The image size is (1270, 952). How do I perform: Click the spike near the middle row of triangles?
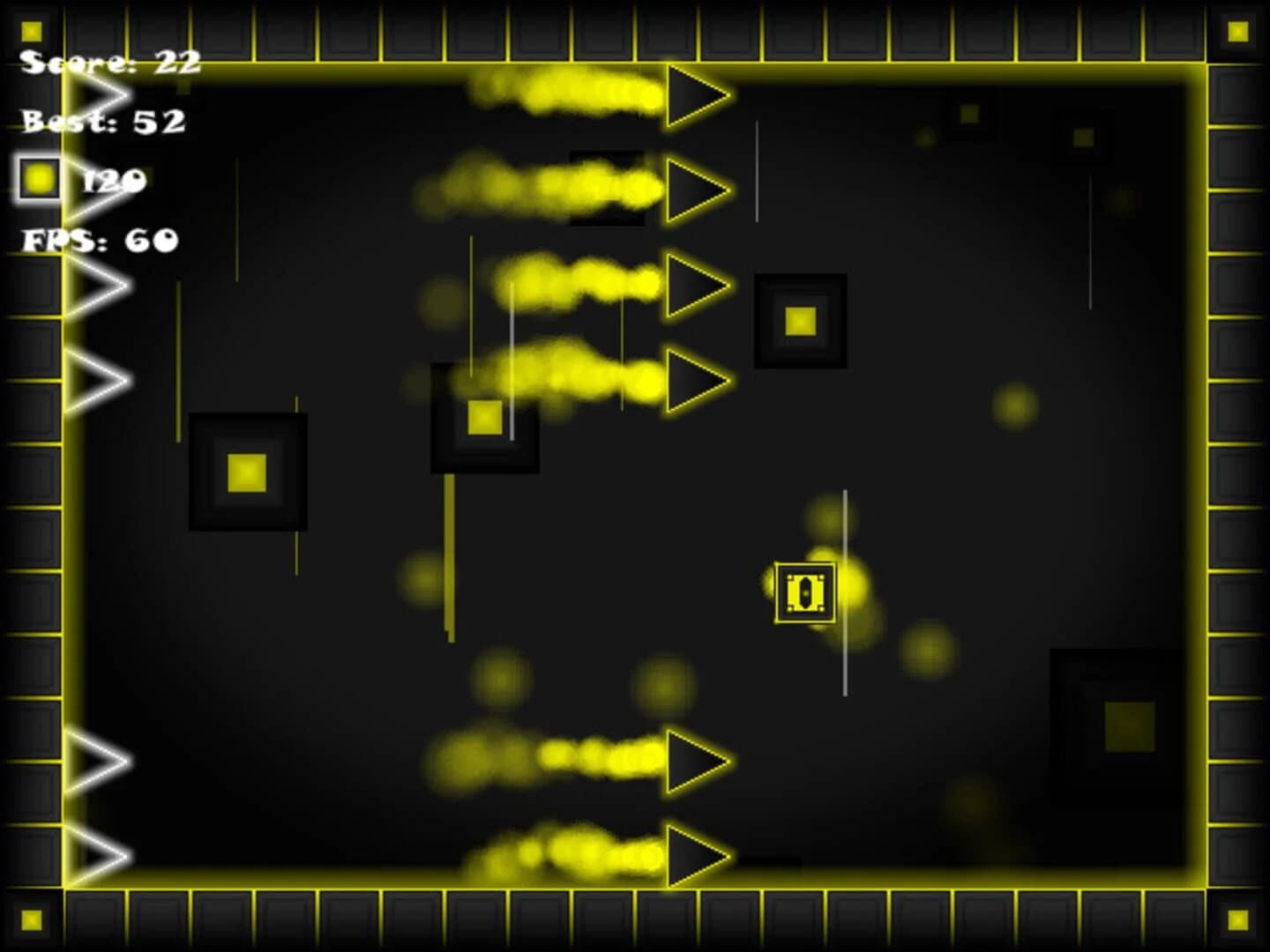tap(697, 282)
